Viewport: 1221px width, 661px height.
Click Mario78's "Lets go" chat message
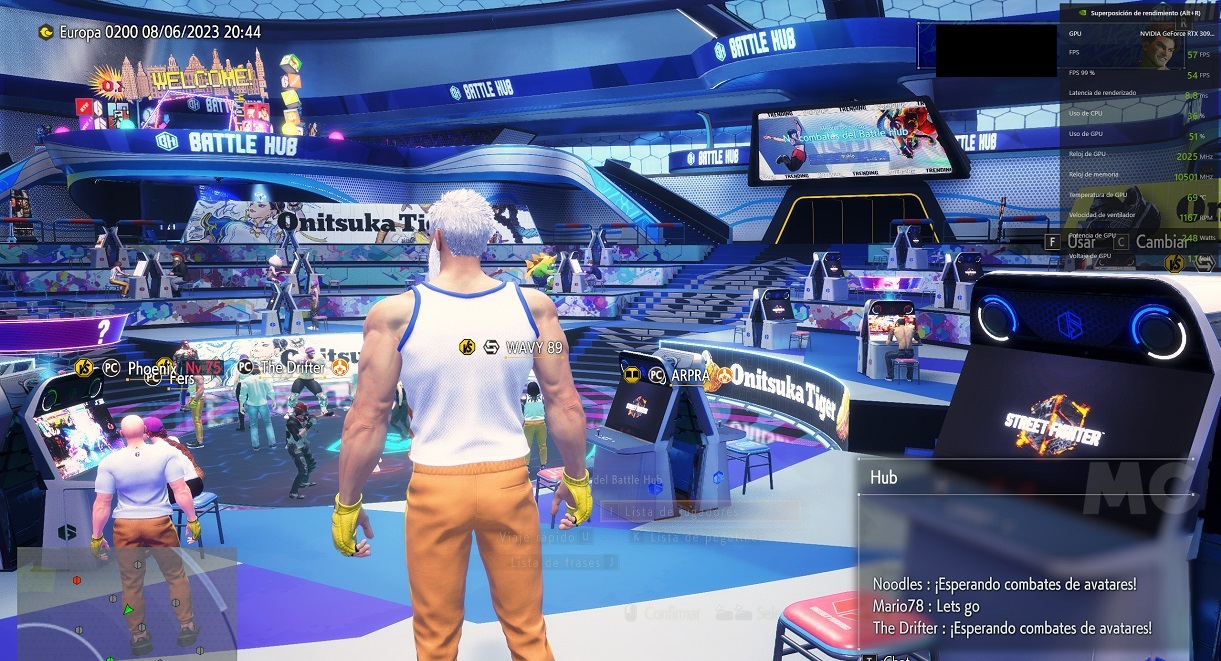[x=926, y=606]
